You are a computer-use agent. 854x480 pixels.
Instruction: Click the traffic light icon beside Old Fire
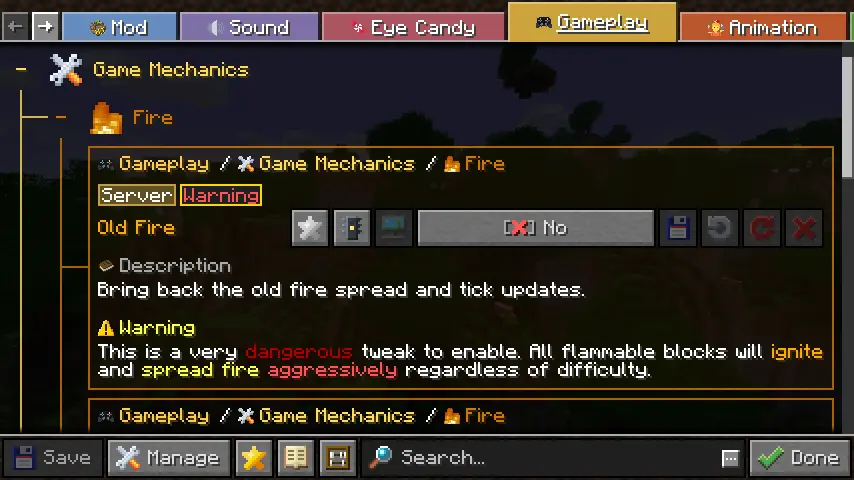(352, 228)
